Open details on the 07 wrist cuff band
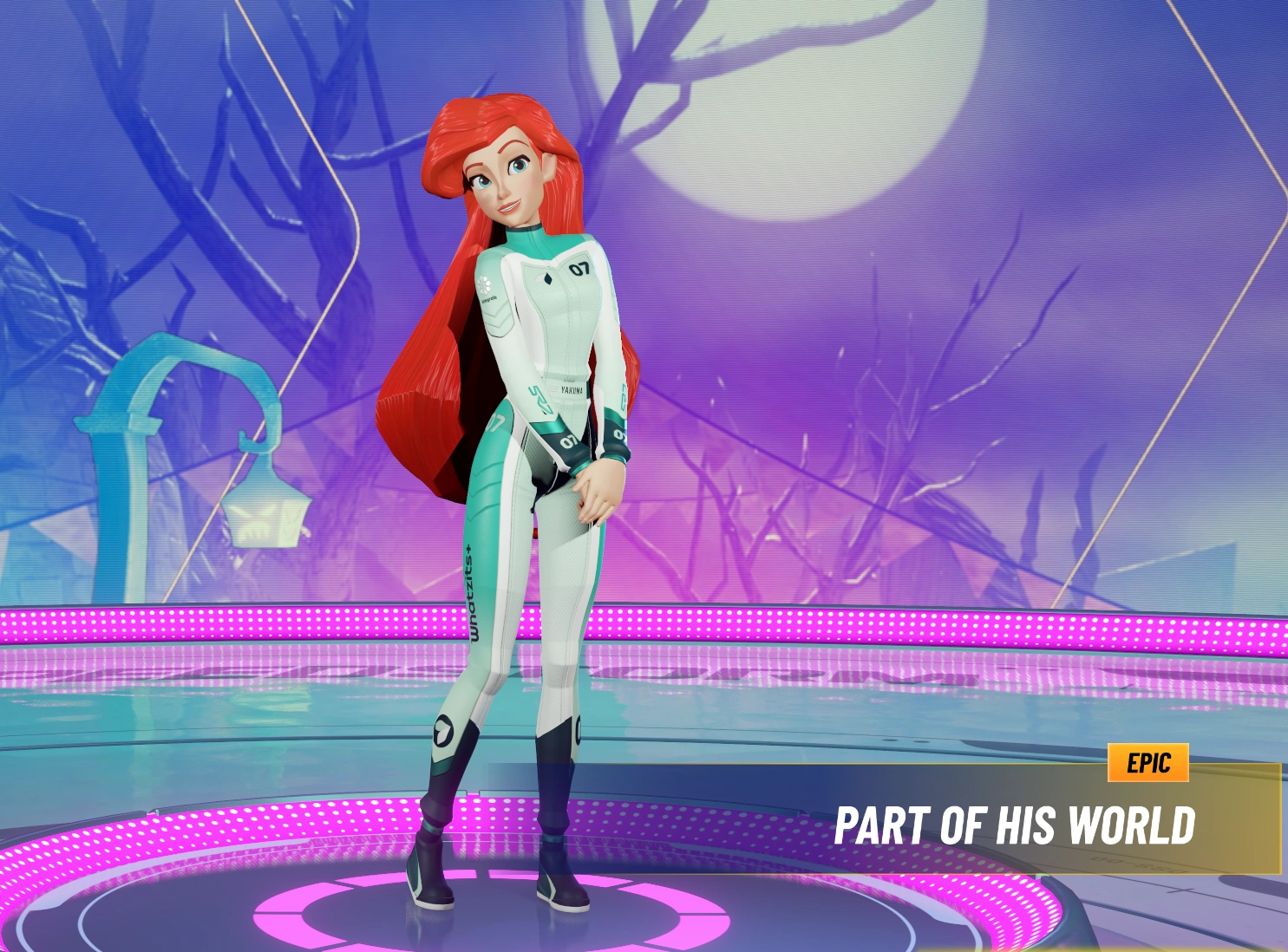 pos(569,440)
